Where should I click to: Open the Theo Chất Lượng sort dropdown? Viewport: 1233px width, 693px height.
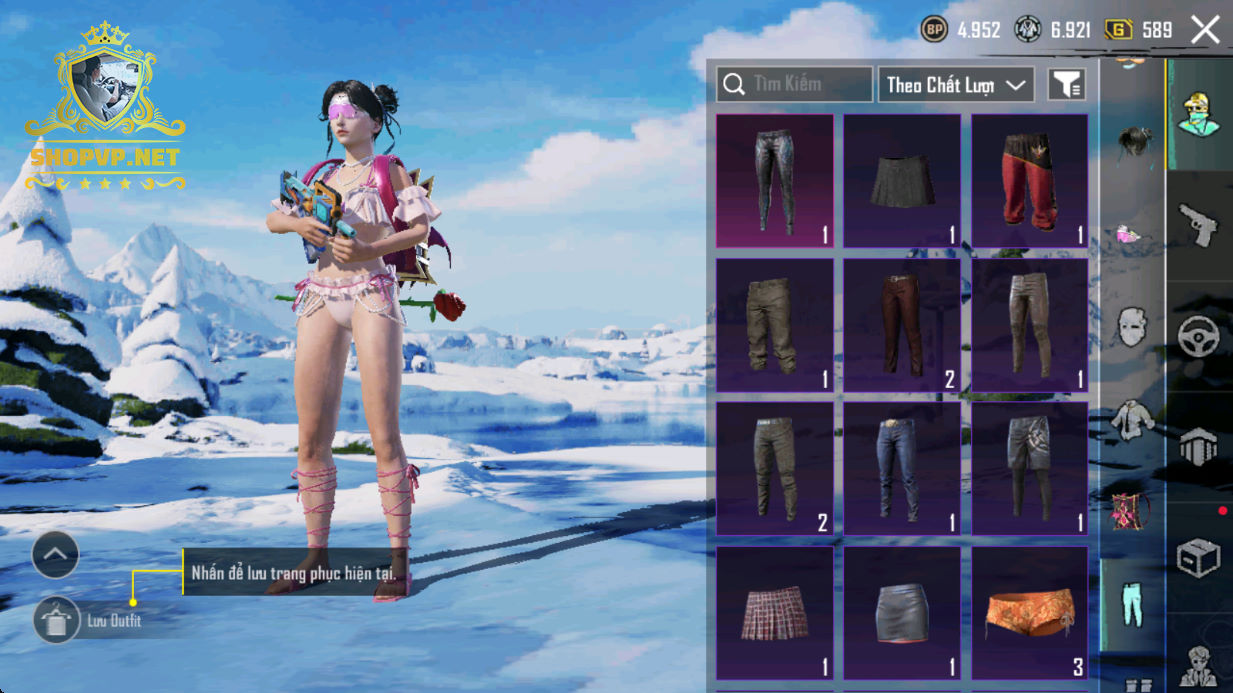[x=955, y=85]
